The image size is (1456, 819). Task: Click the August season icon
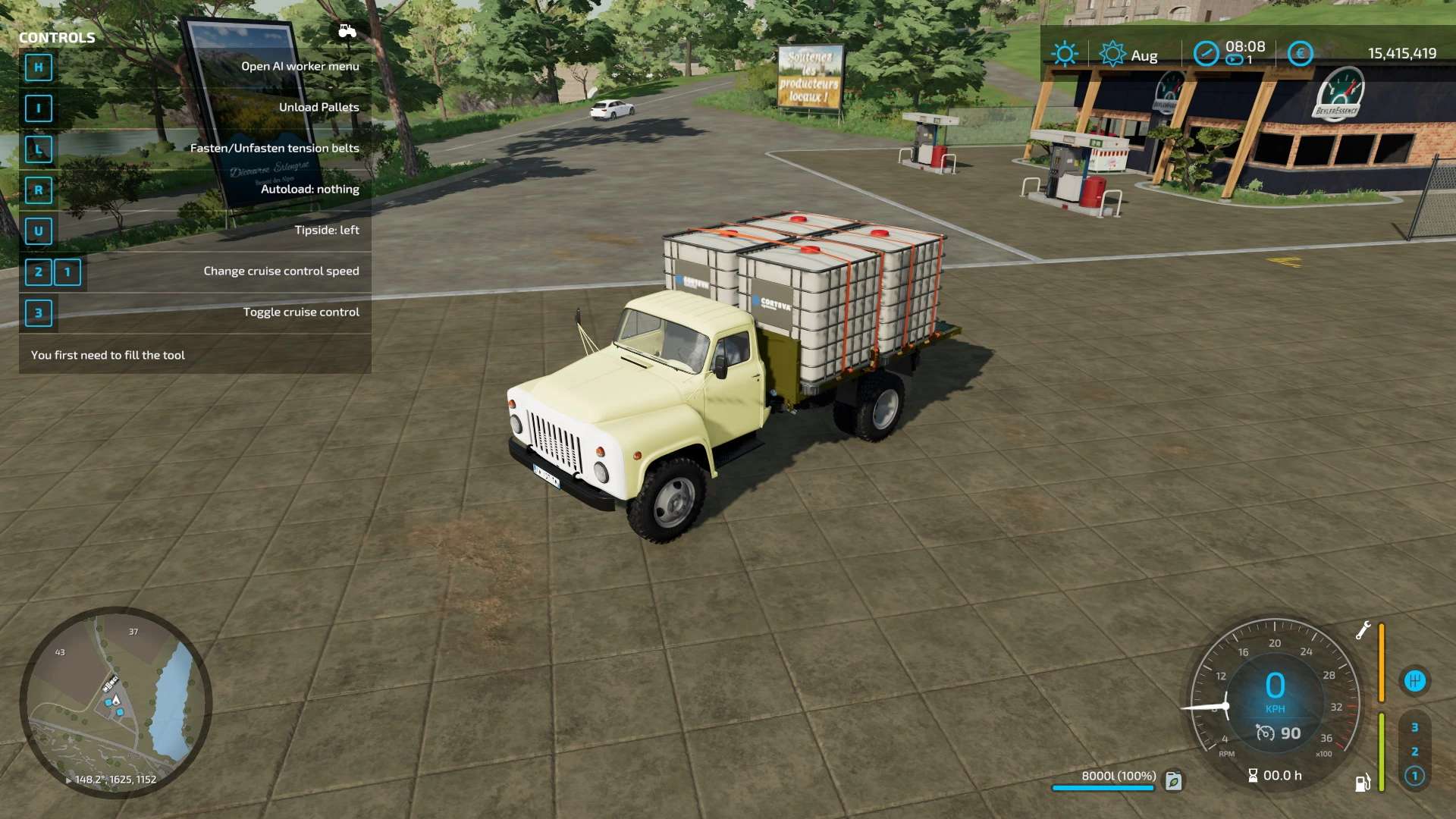point(1112,54)
